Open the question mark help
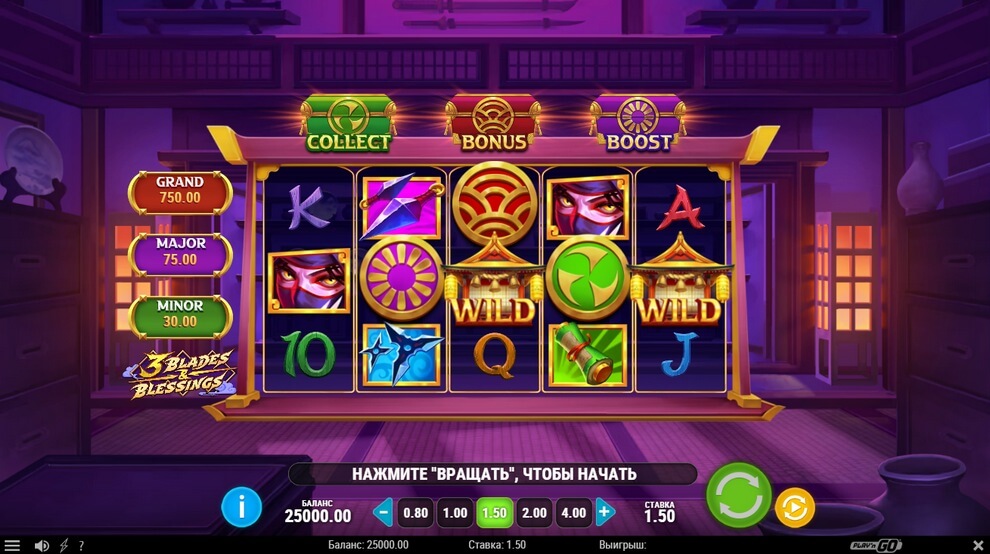This screenshot has height=554, width=990. [81, 545]
